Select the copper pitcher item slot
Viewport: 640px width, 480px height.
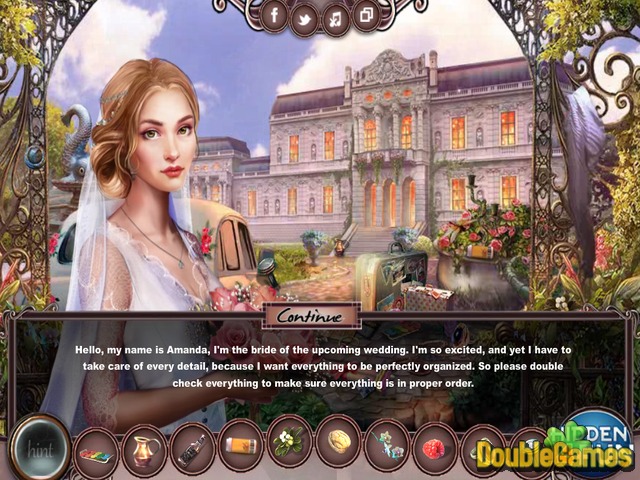145,445
